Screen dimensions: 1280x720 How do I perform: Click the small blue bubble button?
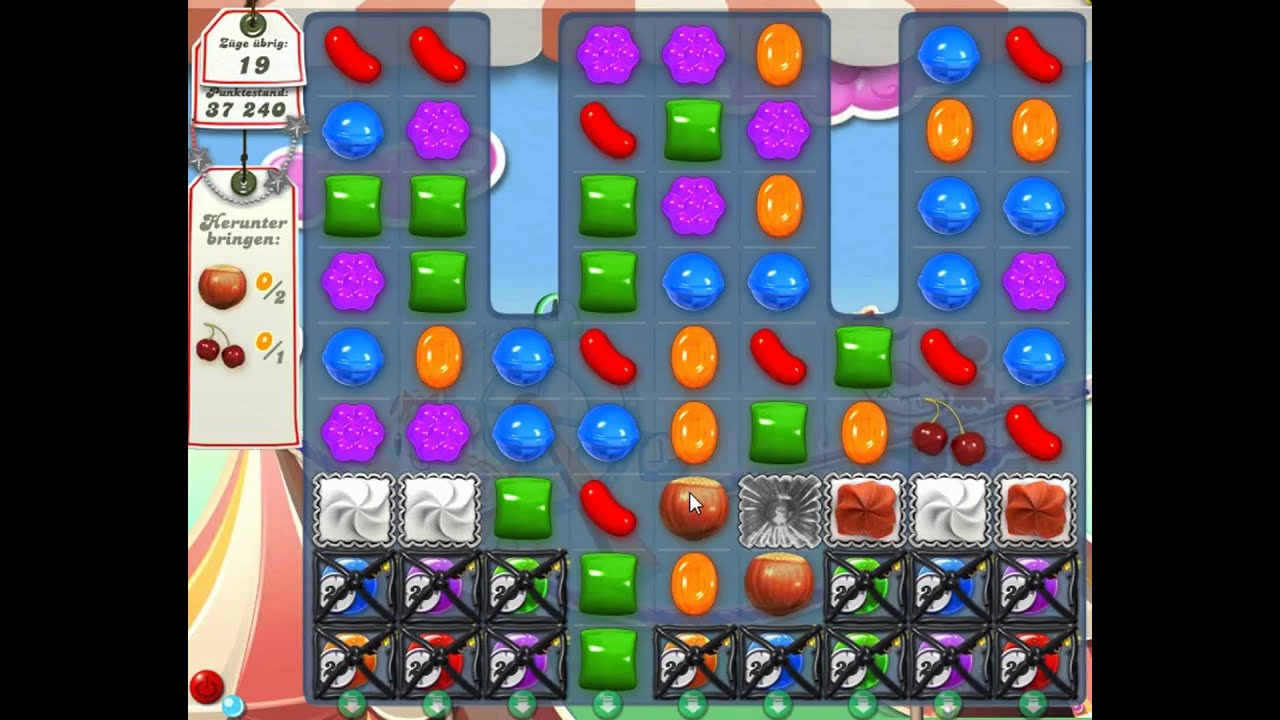tap(232, 707)
